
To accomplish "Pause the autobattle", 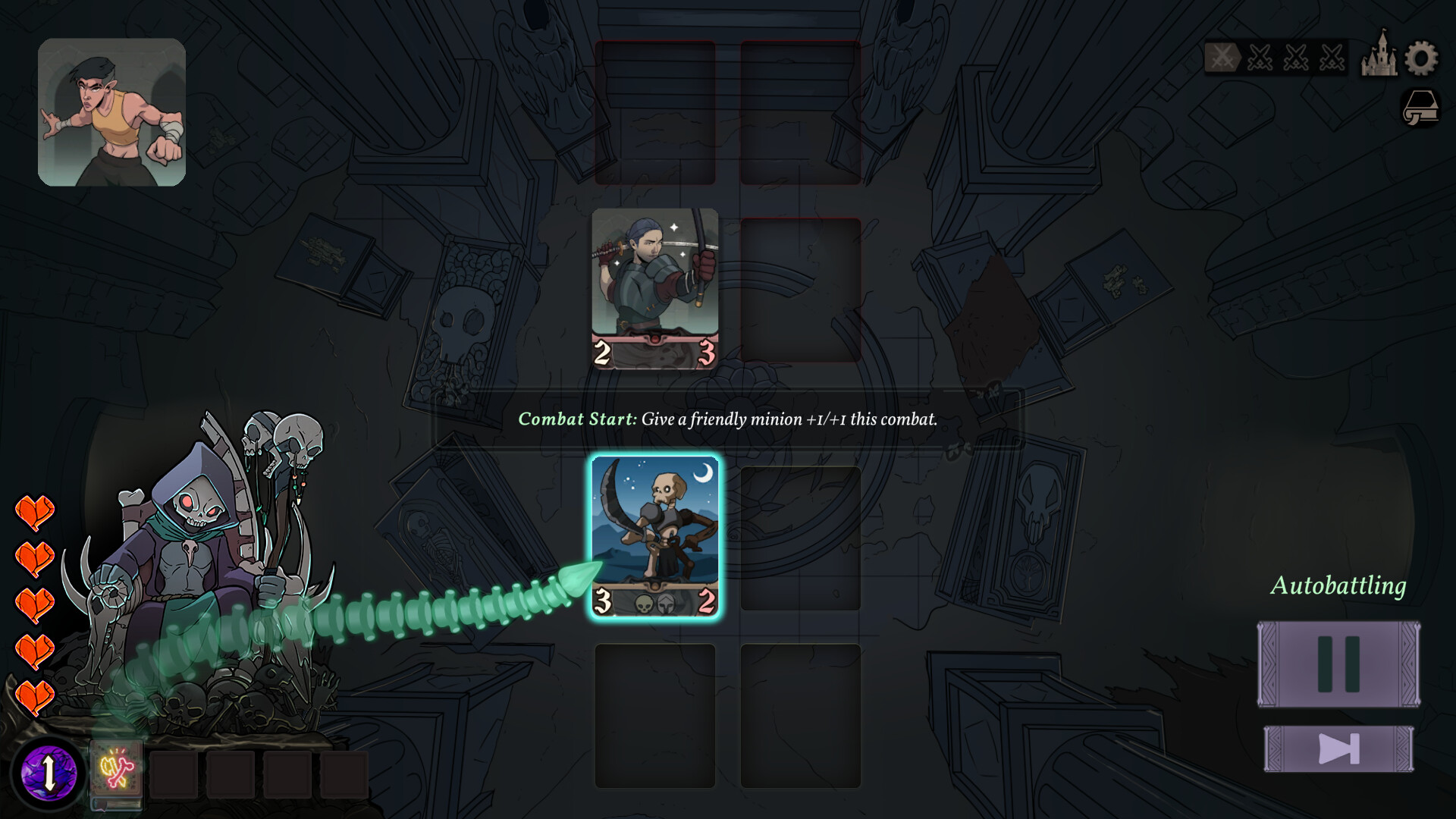I will (1338, 664).
